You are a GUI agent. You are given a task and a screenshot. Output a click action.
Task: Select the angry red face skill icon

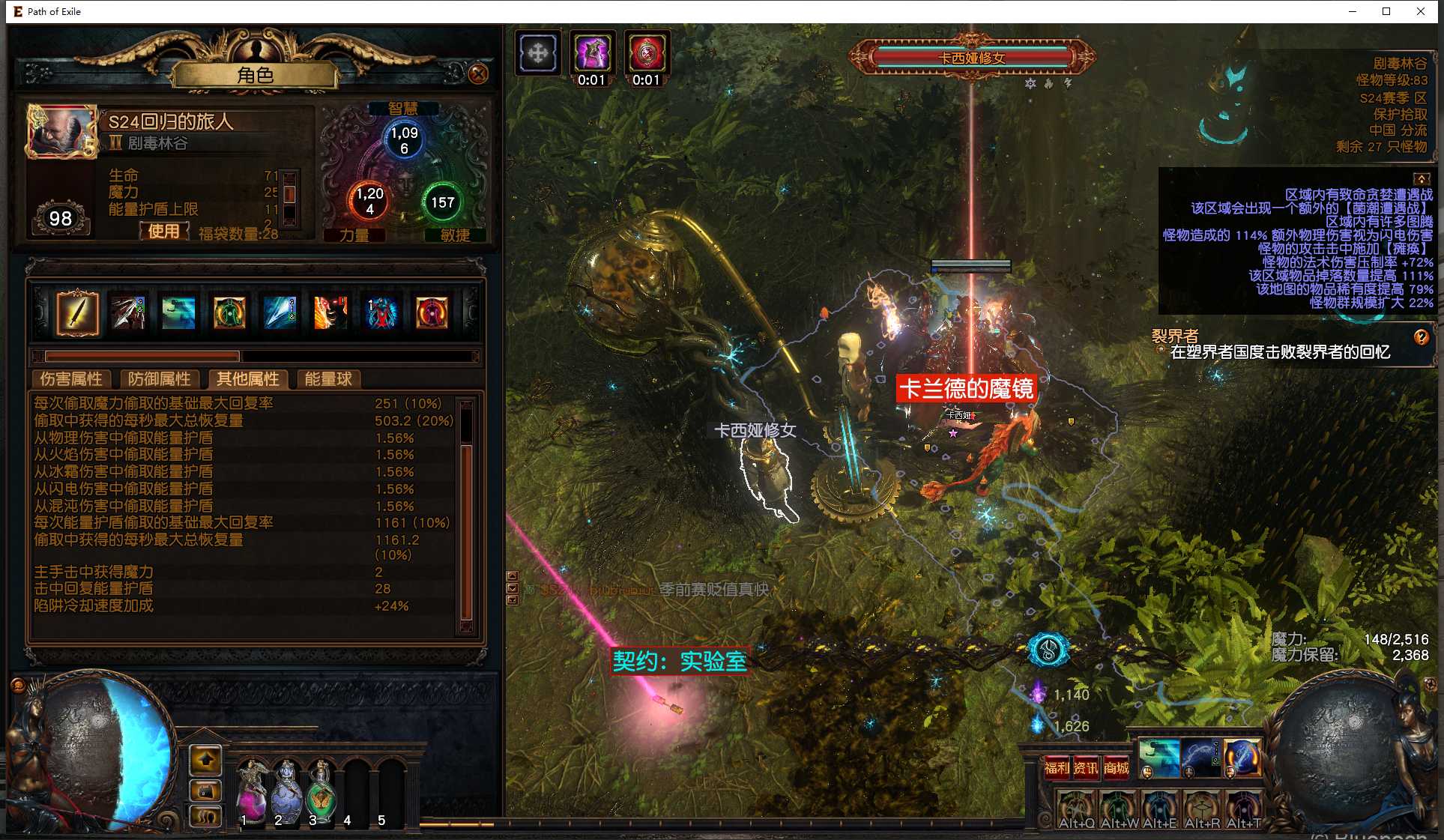coord(330,312)
